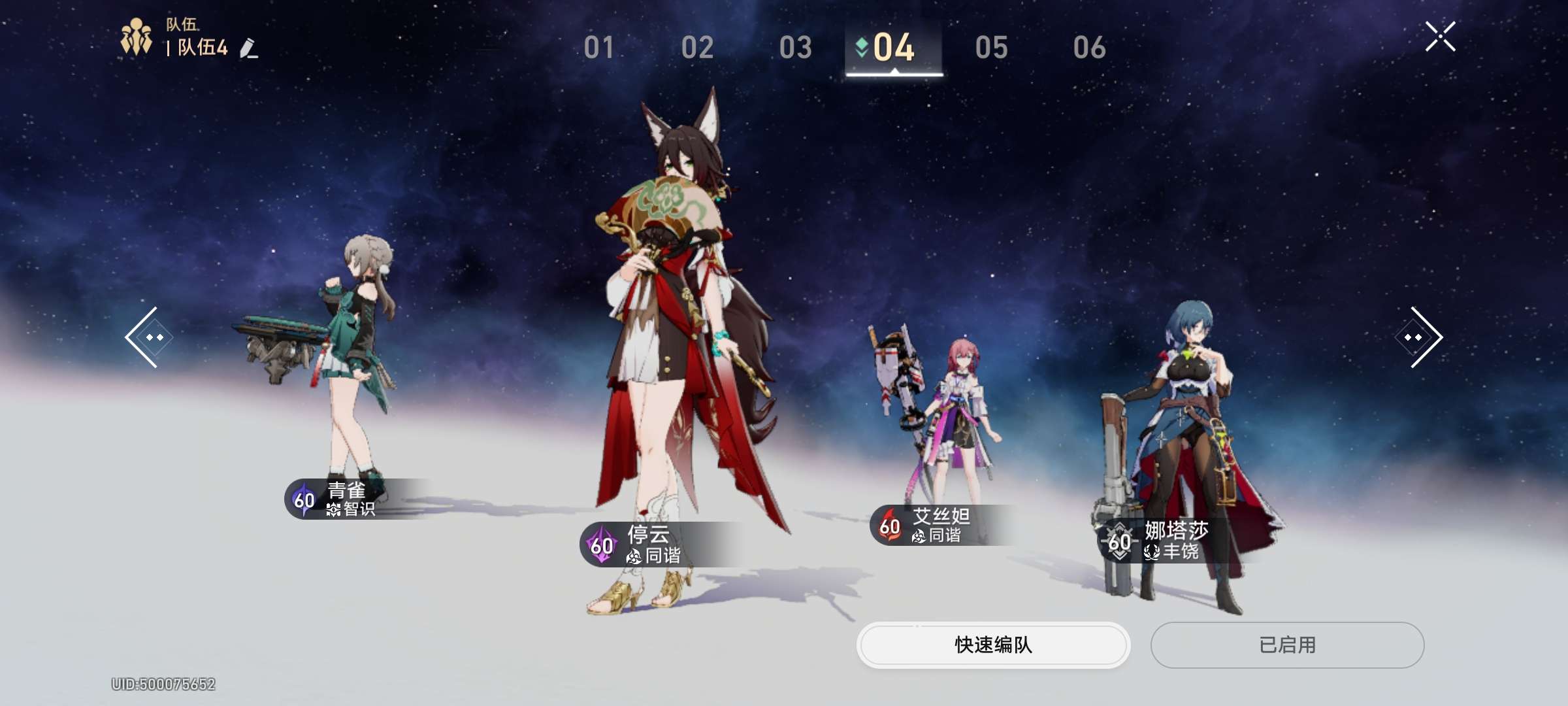Click the 已启用 enabled button
The width and height of the screenshot is (1568, 706).
[x=1287, y=645]
